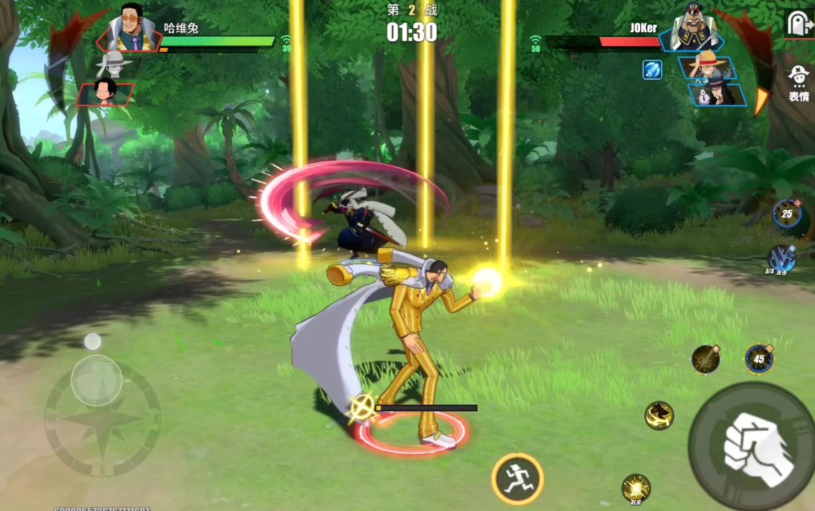Tap the skill showing 45 cooldown
The image size is (815, 511).
point(759,358)
